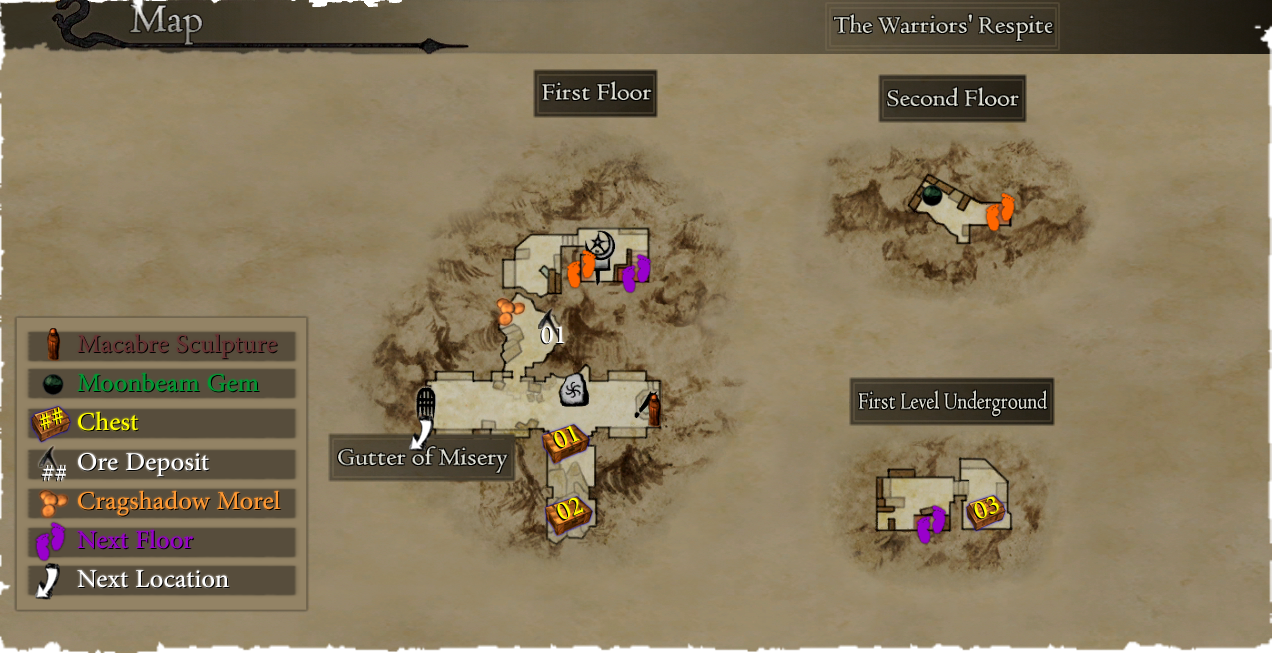Image resolution: width=1272 pixels, height=653 pixels.
Task: Click chest marker 02 on the map
Action: pos(569,511)
